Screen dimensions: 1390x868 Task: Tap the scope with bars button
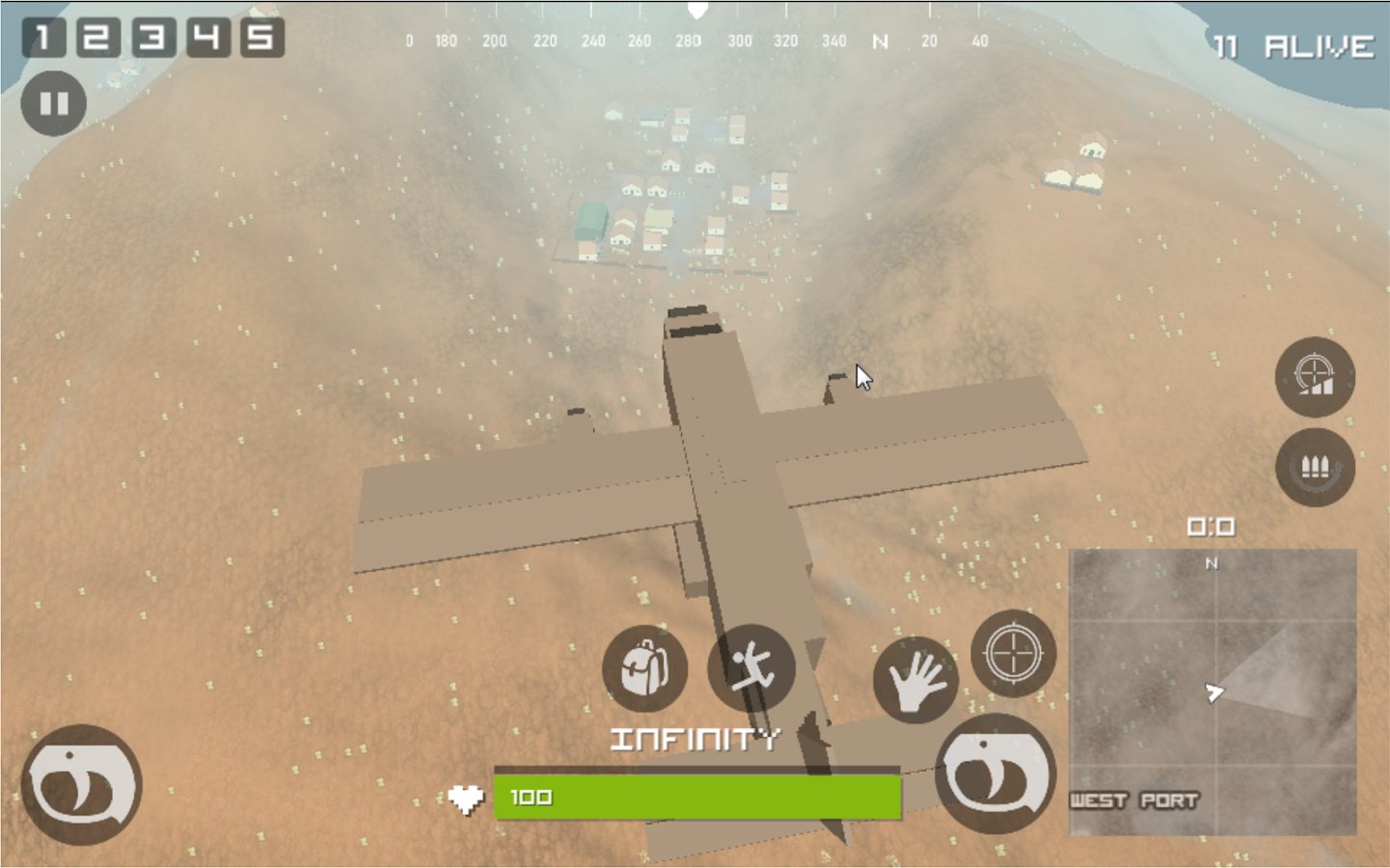[1315, 376]
